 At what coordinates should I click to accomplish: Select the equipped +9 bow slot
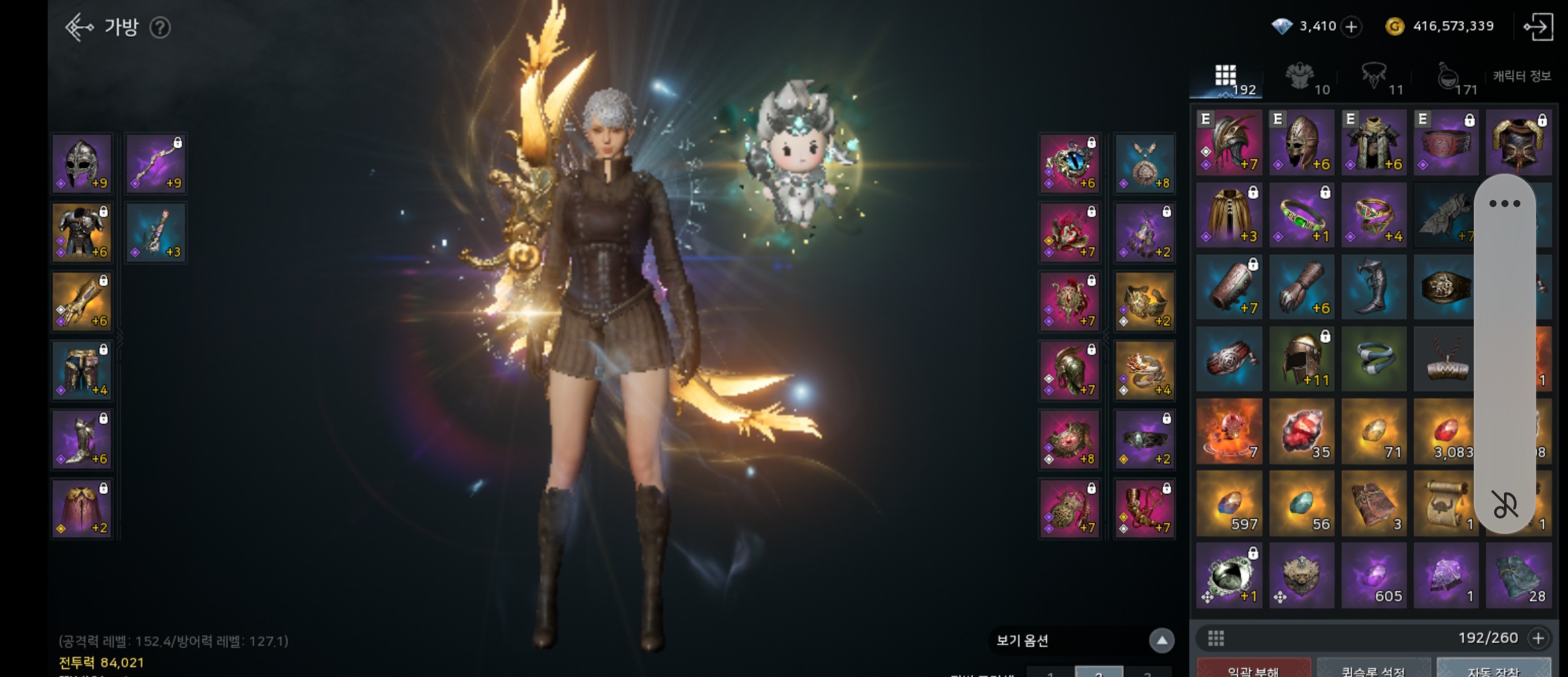[x=156, y=163]
